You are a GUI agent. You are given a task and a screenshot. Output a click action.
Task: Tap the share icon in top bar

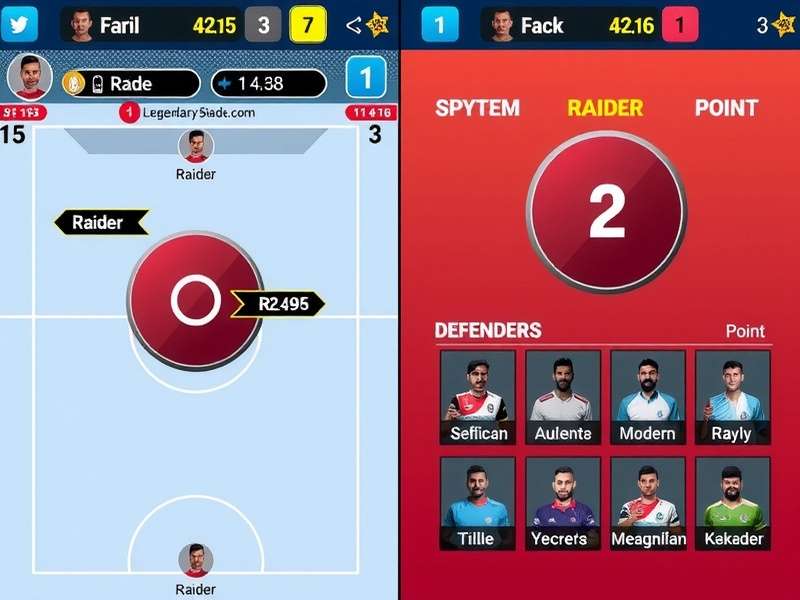pyautogui.click(x=353, y=26)
